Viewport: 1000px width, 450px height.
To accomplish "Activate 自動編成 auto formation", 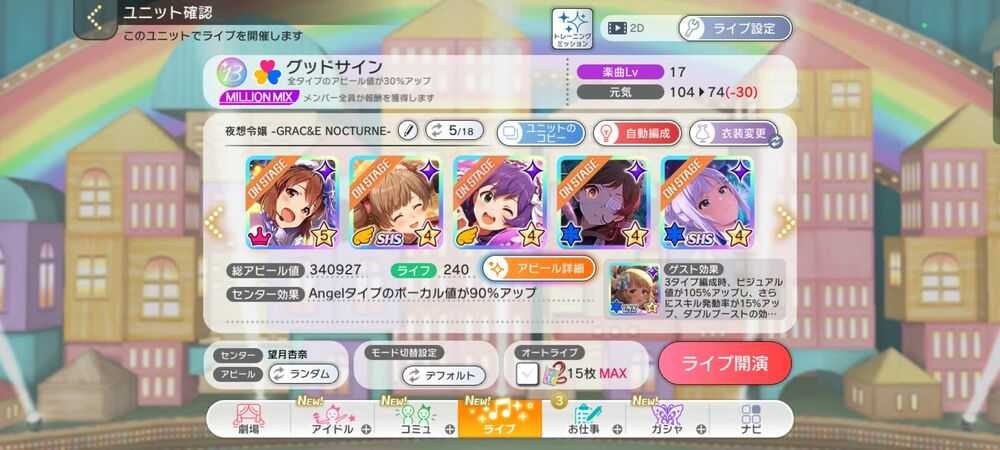I will [x=637, y=132].
